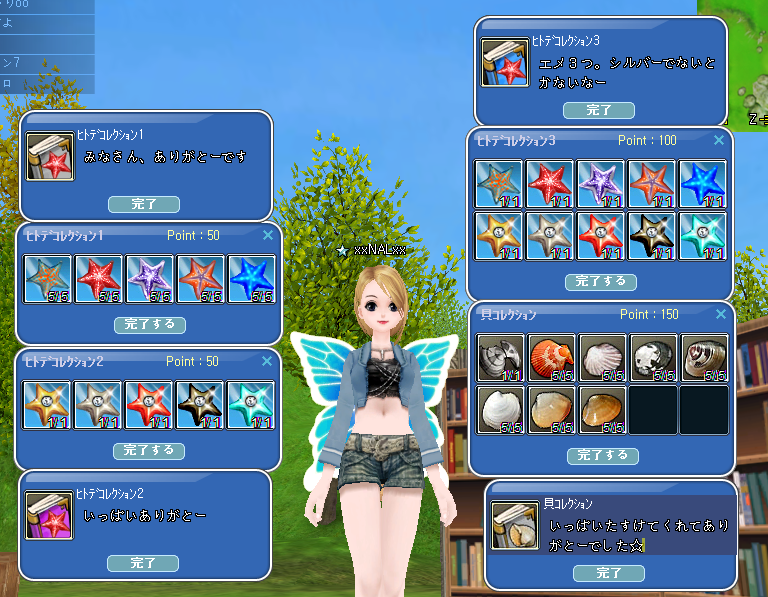Click 完了 under the ヒトデコレクション3 message
768x597 pixels.
(599, 110)
